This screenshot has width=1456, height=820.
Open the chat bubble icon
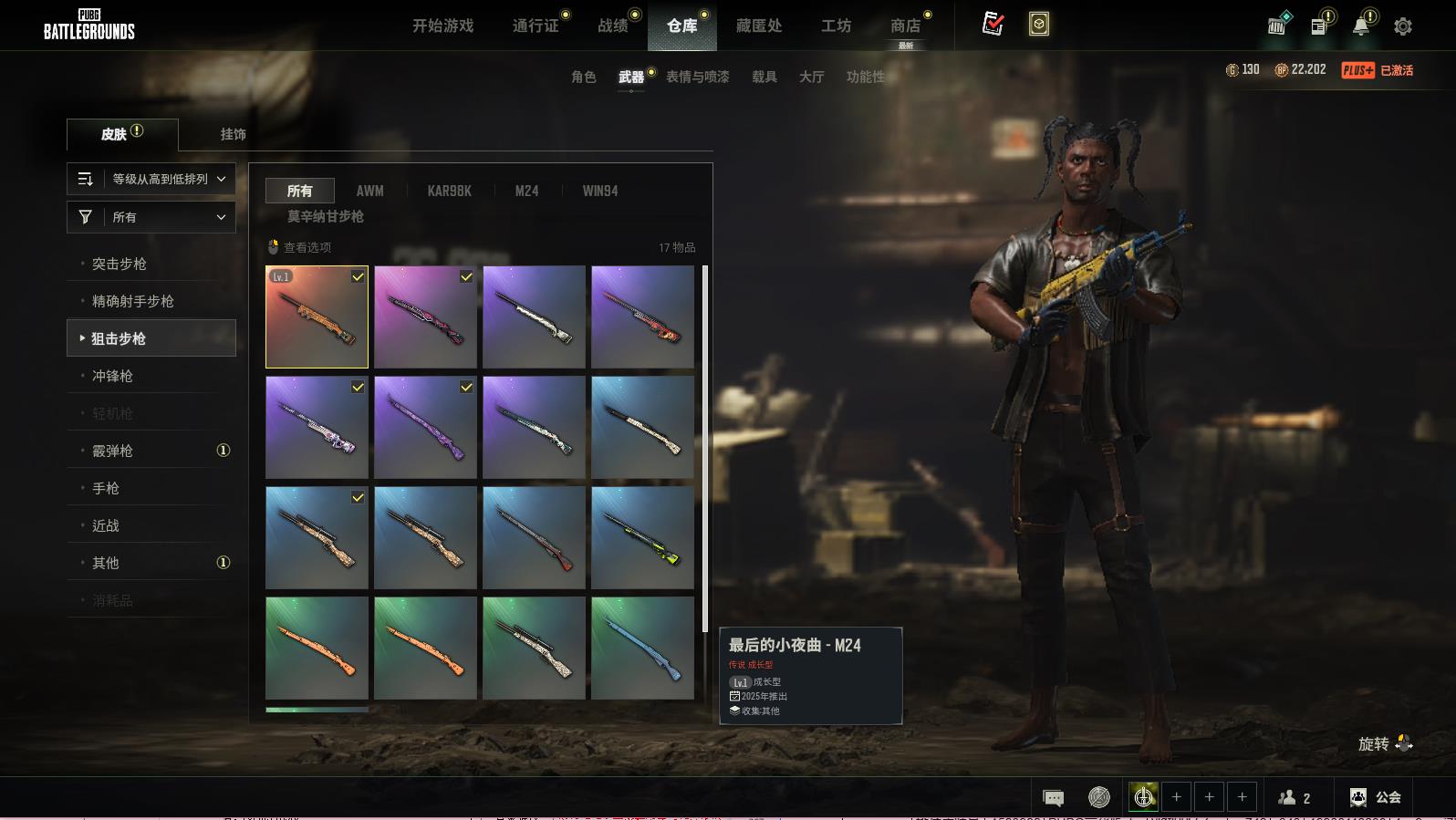1053,798
